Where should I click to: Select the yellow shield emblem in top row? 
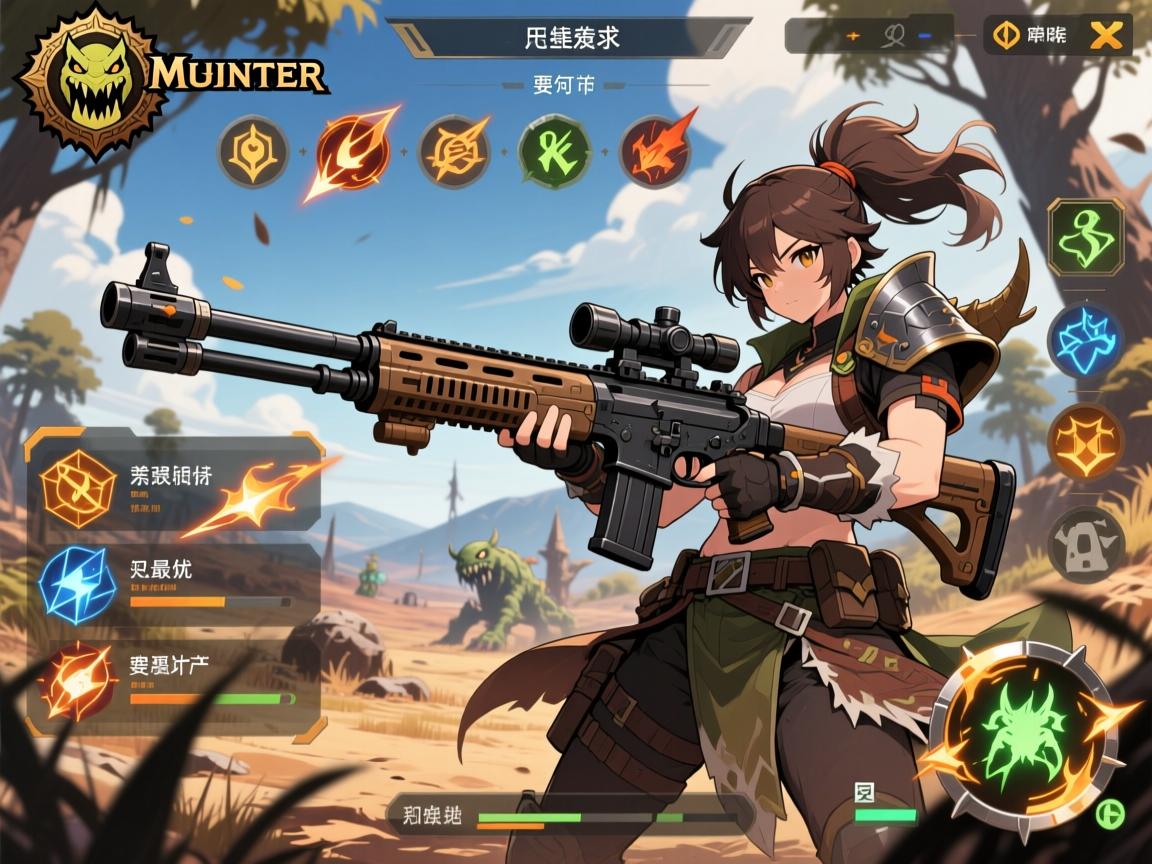coord(252,152)
